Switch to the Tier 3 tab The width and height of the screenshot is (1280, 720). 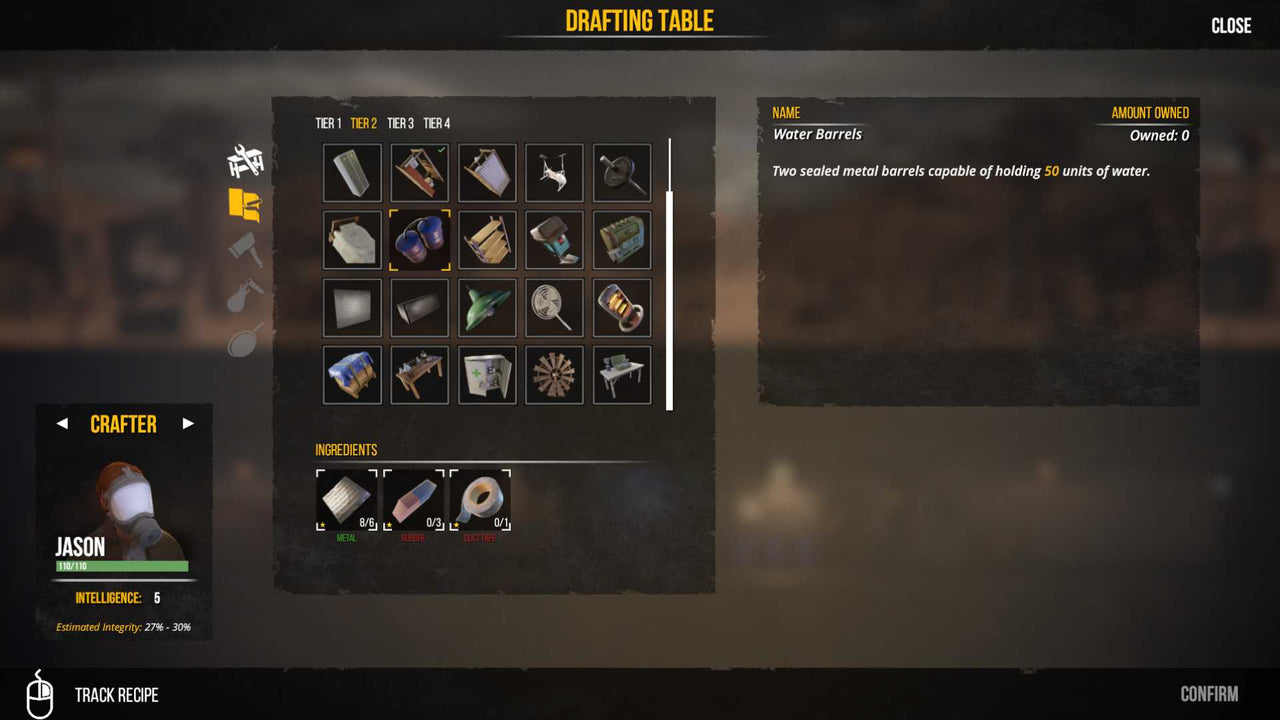[x=398, y=123]
